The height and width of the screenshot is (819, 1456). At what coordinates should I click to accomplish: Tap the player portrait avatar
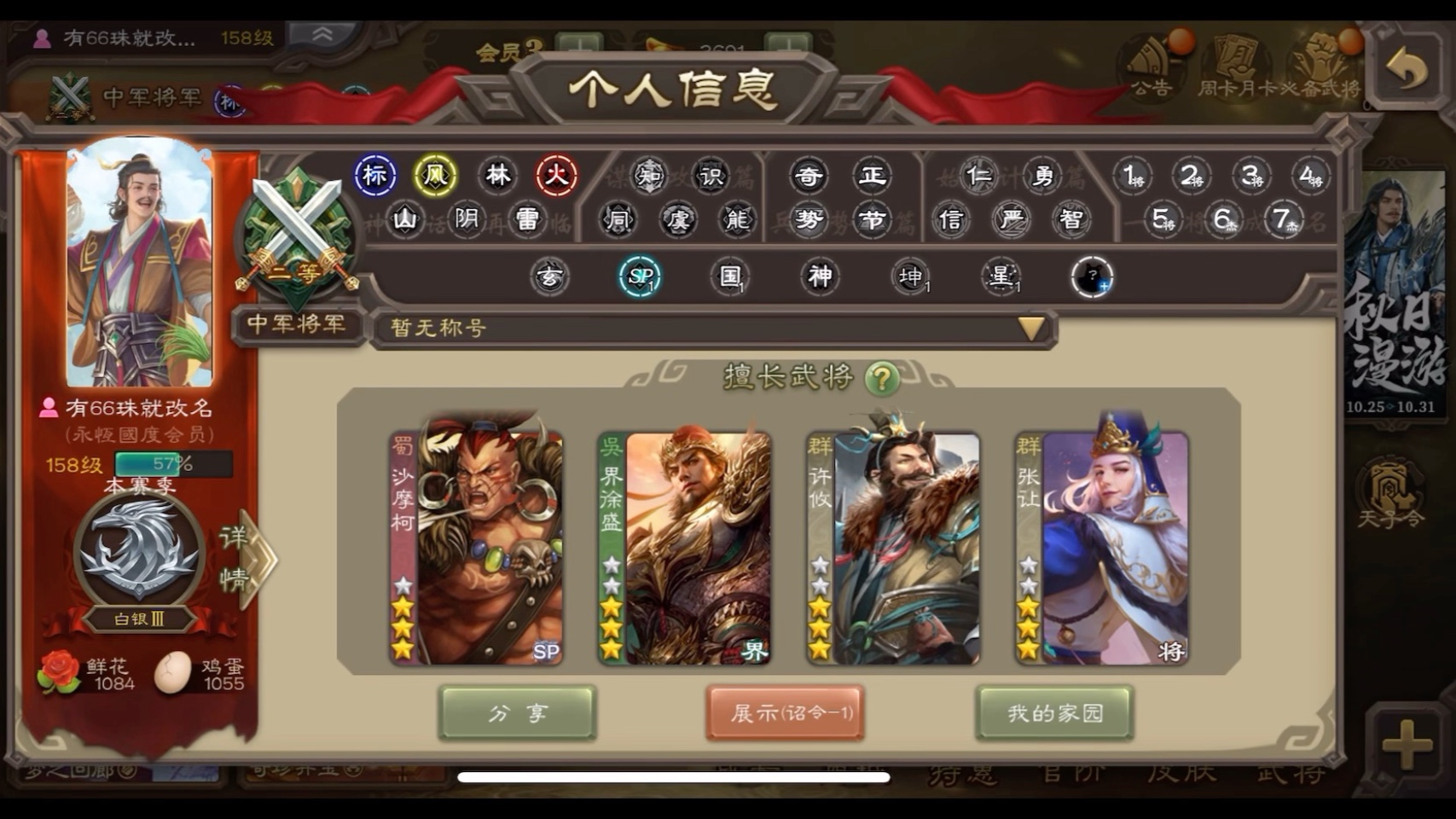pyautogui.click(x=139, y=264)
